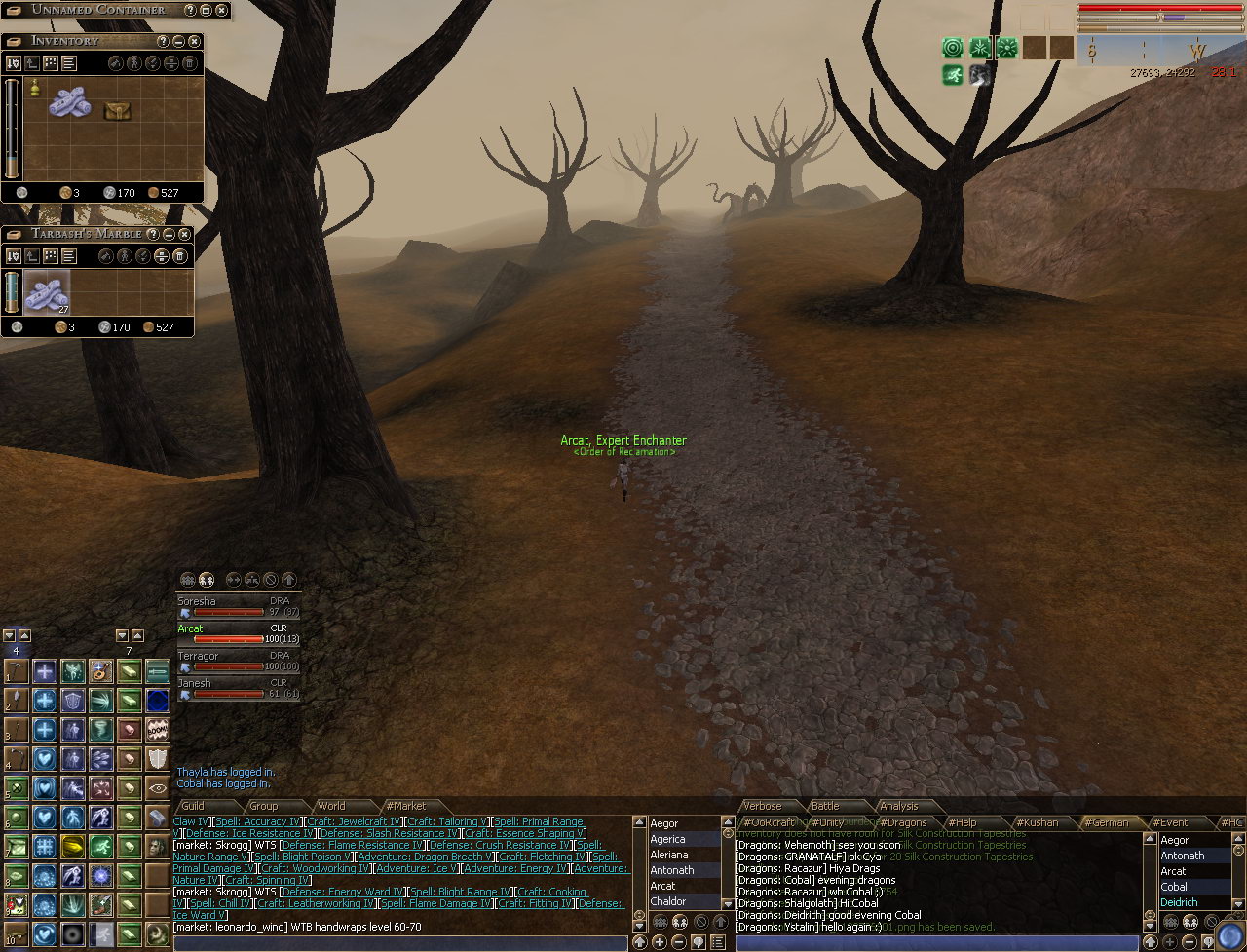Click the green potion flask in Inventory
Image resolution: width=1247 pixels, height=952 pixels.
[35, 89]
